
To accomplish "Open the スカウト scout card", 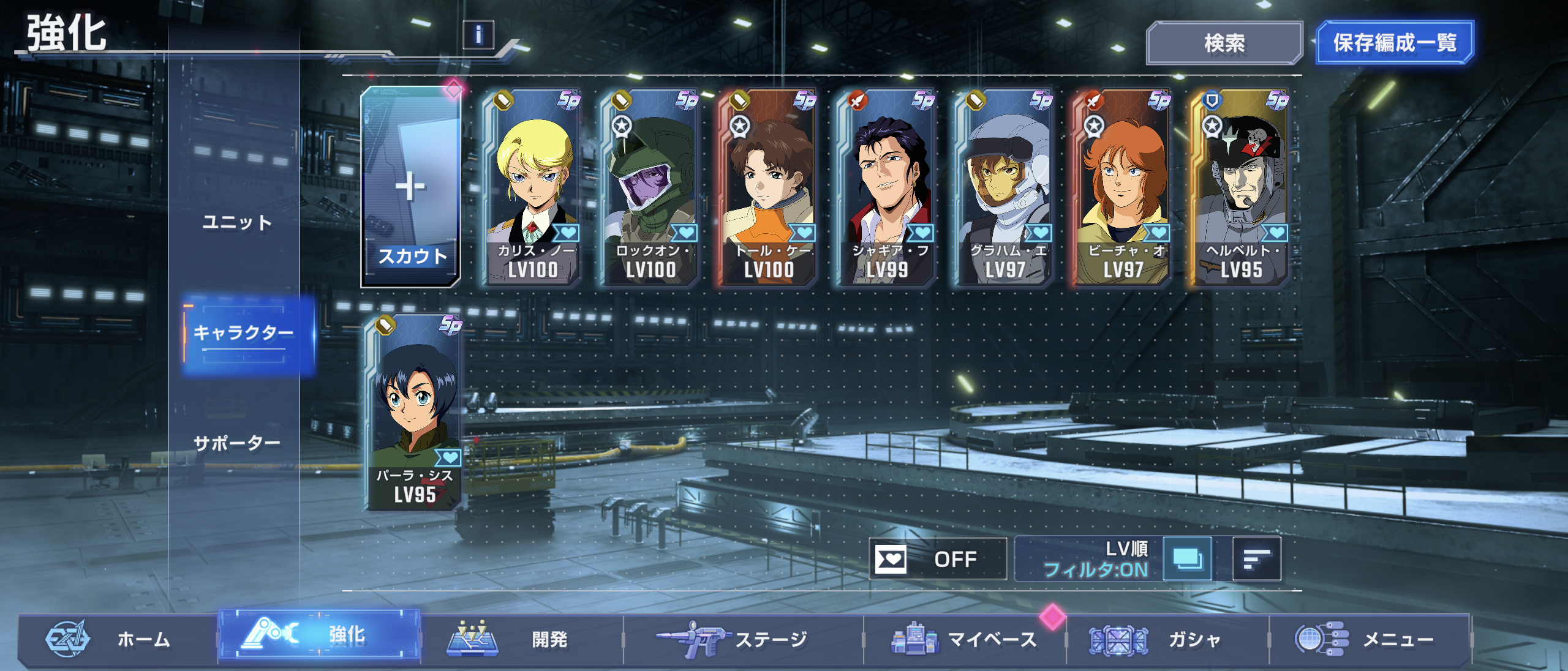I will click(x=411, y=187).
